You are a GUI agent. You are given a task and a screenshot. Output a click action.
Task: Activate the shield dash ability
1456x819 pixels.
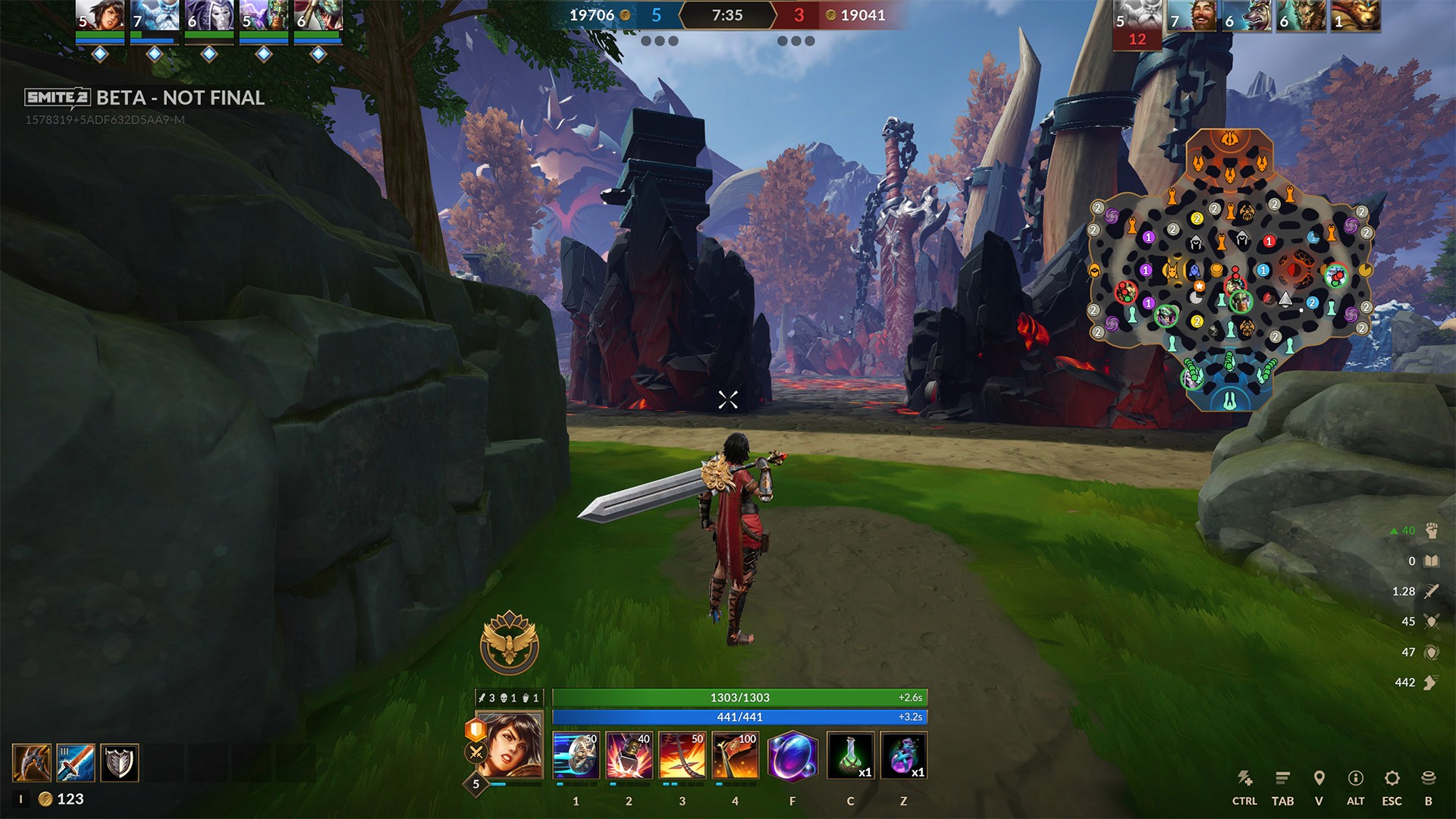tap(576, 755)
